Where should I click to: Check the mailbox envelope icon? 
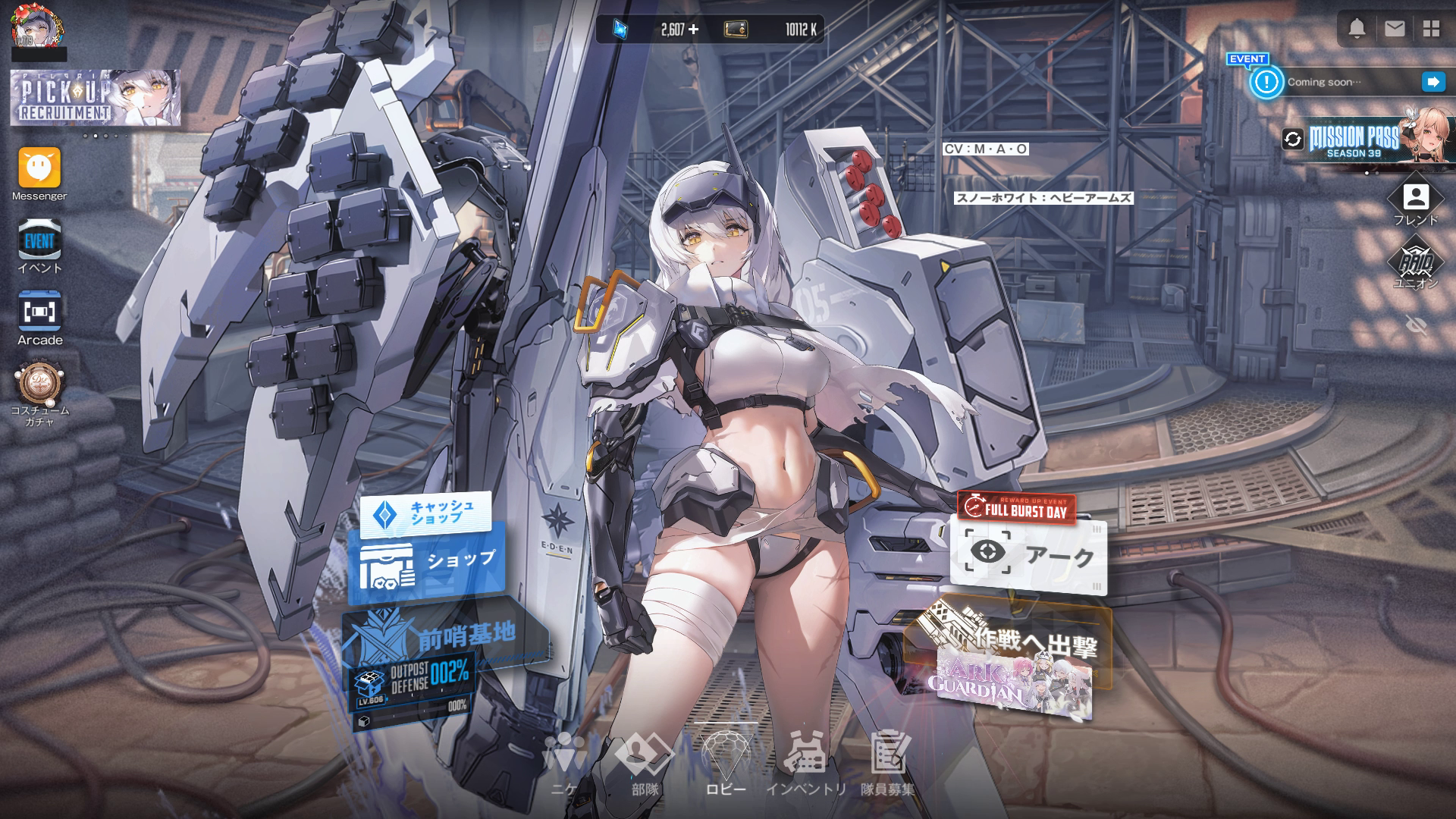pos(1395,29)
